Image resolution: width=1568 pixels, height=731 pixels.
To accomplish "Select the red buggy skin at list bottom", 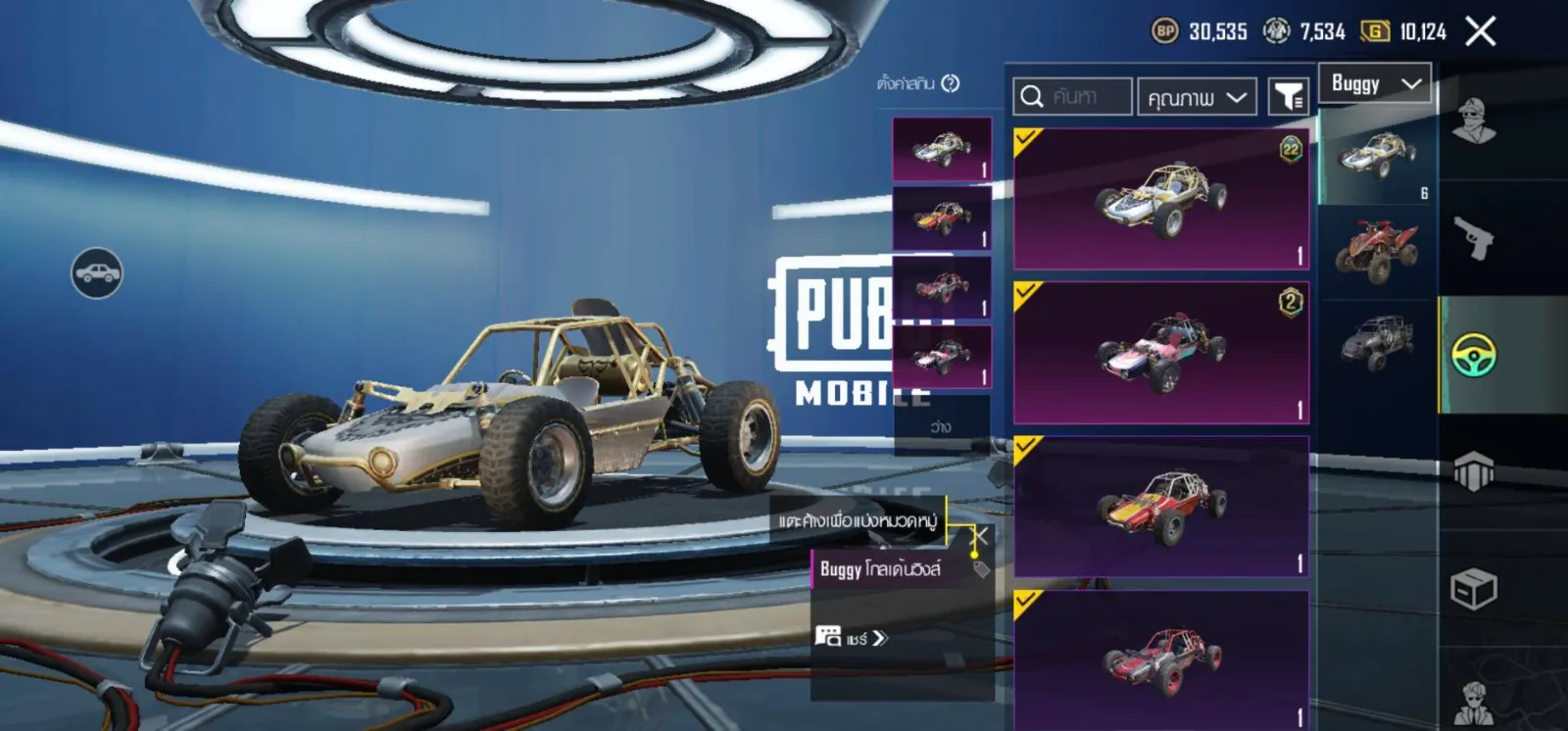I will [x=1161, y=659].
